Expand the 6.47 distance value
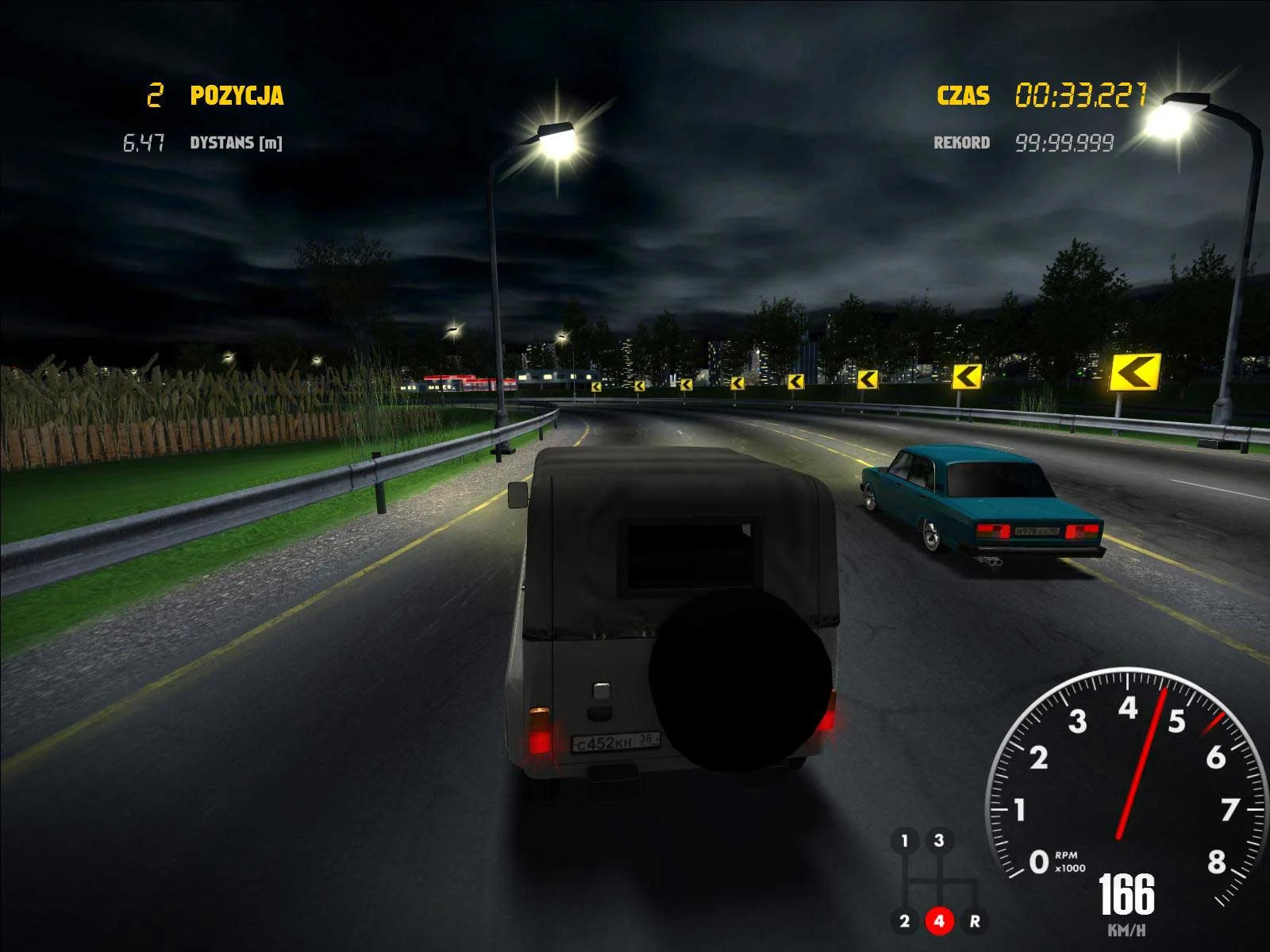Viewport: 1270px width, 952px height. click(144, 143)
